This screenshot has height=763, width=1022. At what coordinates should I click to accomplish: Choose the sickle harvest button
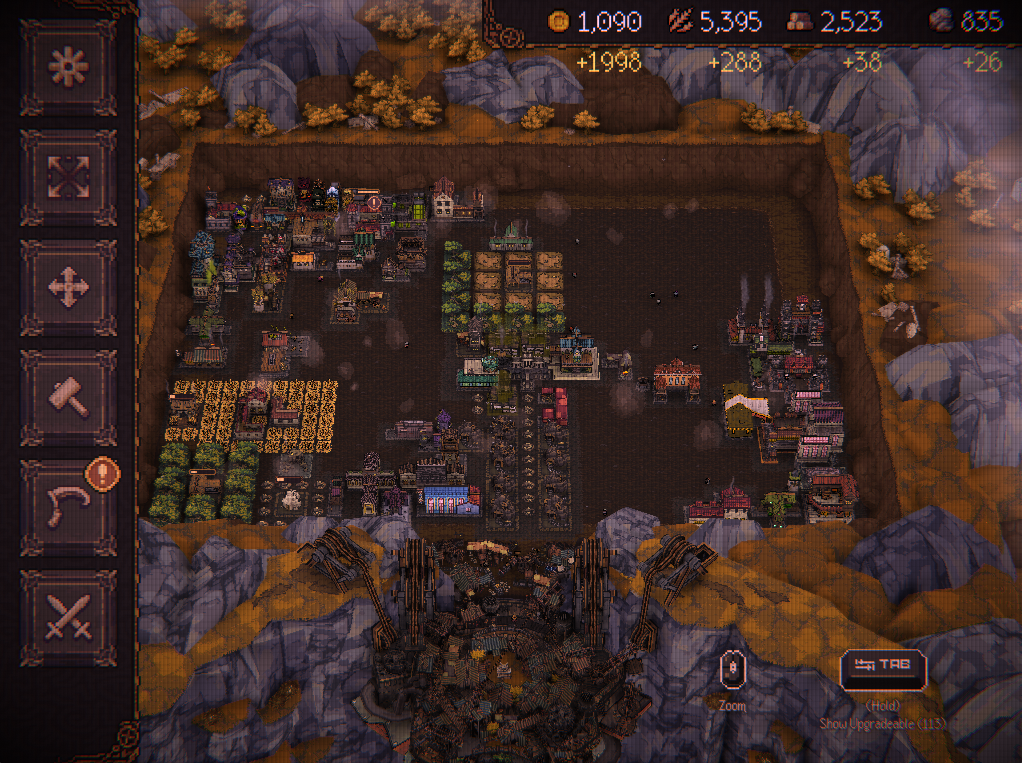pyautogui.click(x=68, y=507)
